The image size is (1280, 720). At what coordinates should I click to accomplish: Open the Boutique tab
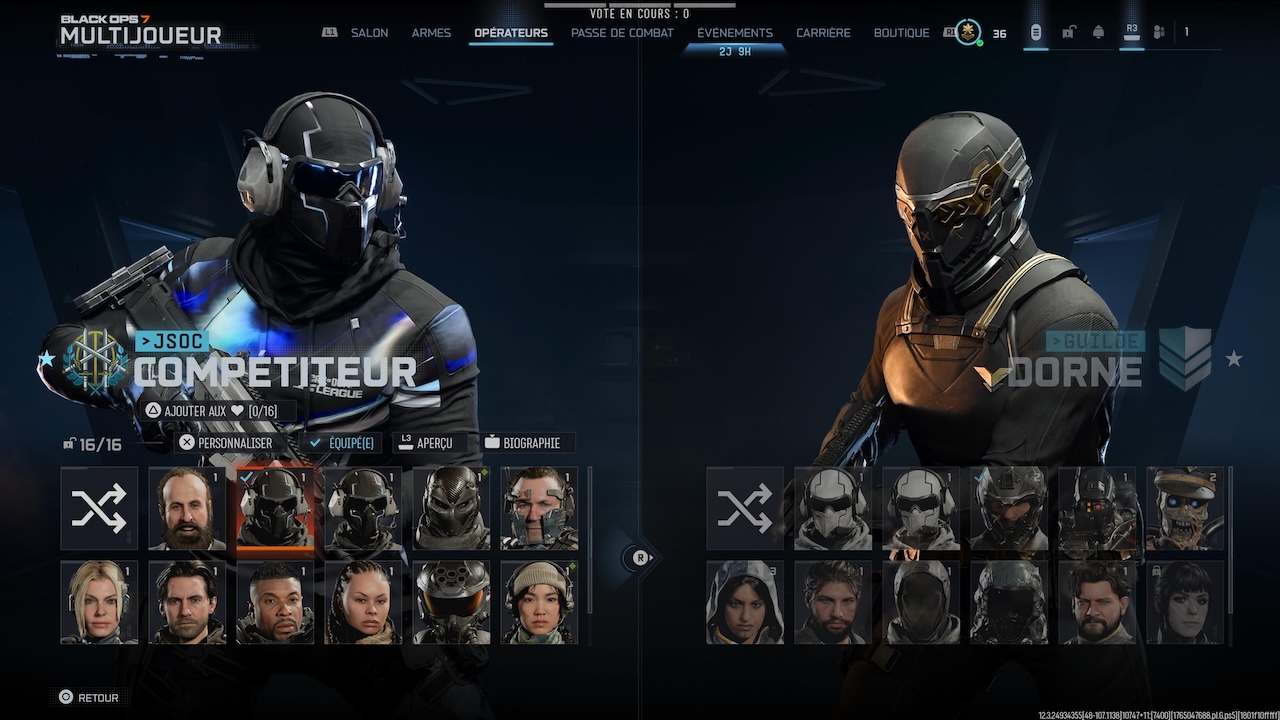tap(901, 33)
